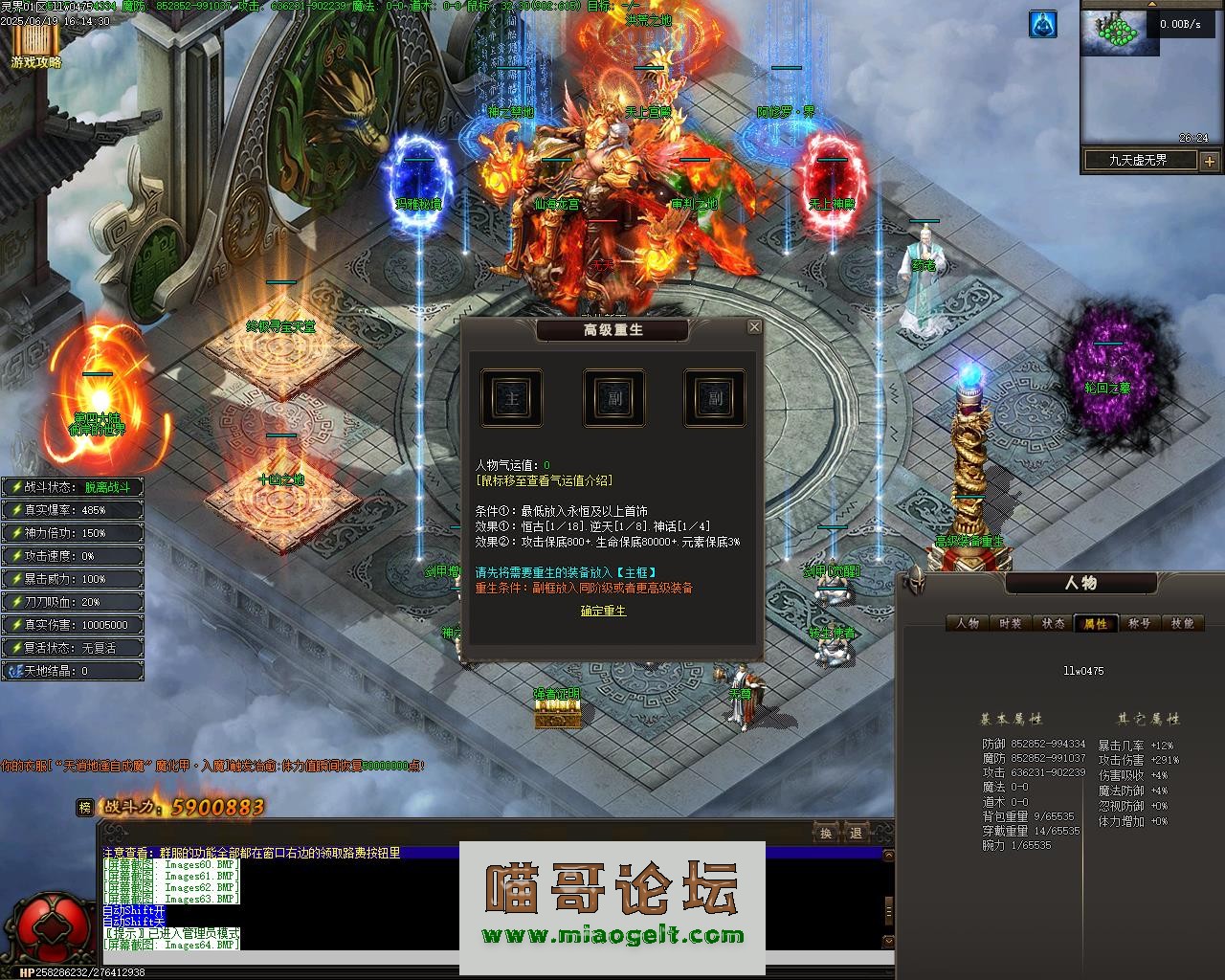This screenshot has height=980, width=1225.
Task: Switch to the 人物 character tab
Action: point(968,623)
